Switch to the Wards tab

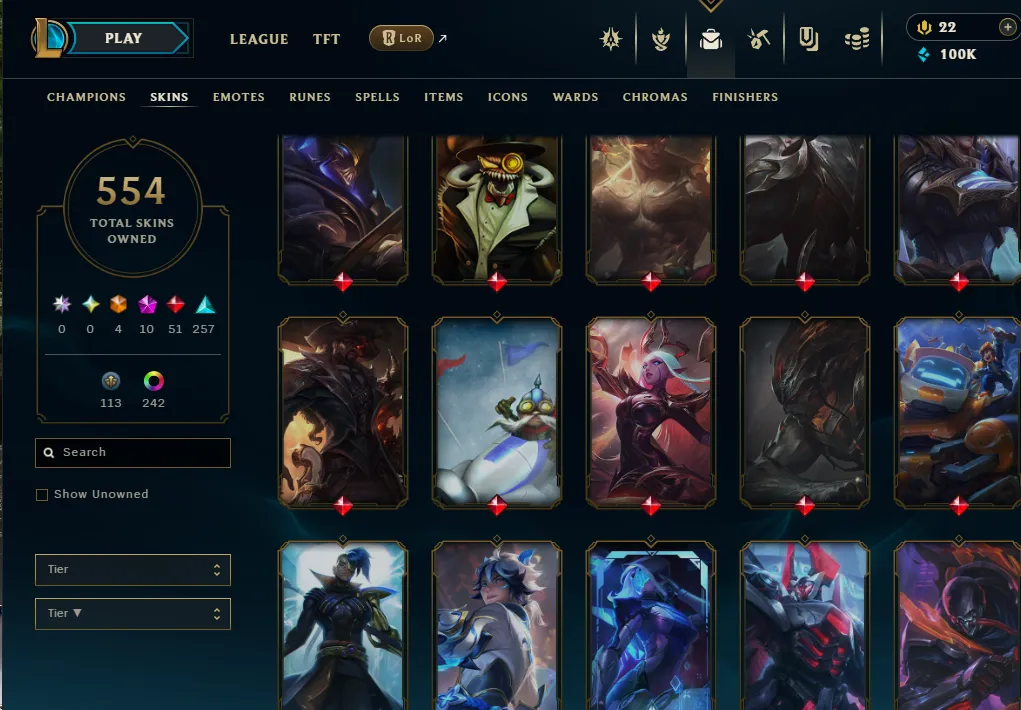tap(575, 97)
